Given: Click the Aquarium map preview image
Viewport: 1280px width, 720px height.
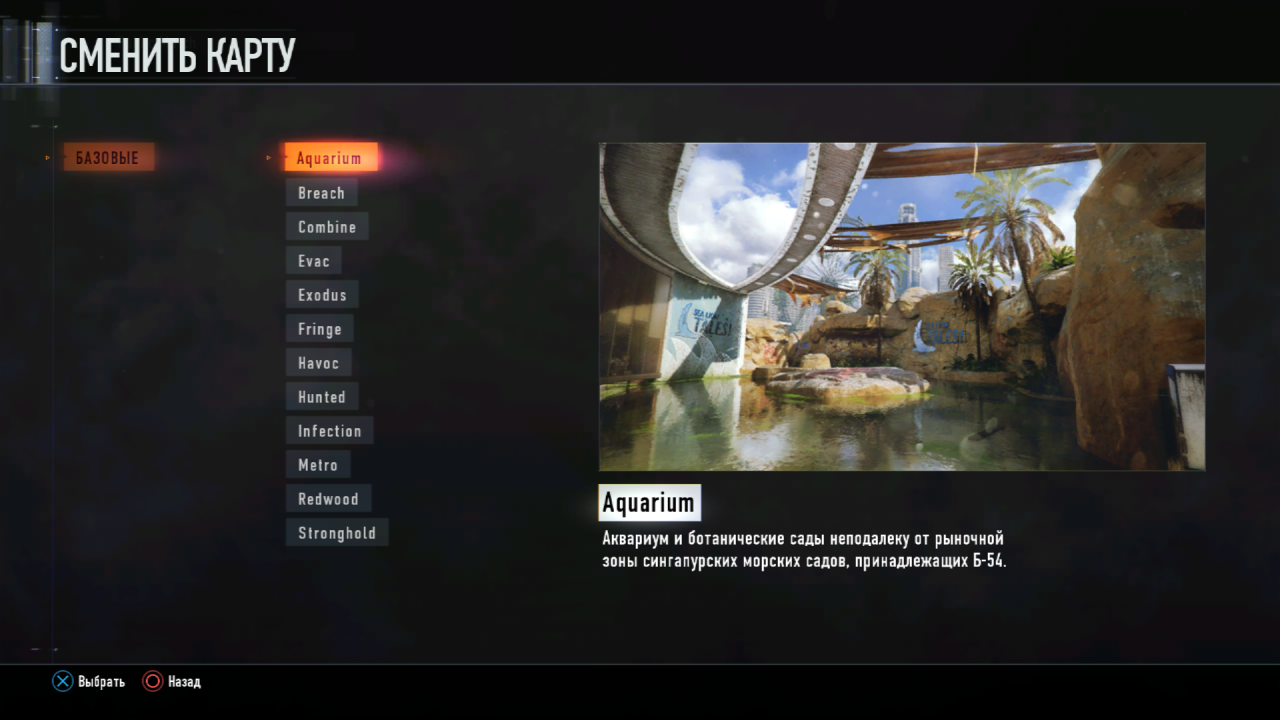Looking at the screenshot, I should click(x=901, y=306).
